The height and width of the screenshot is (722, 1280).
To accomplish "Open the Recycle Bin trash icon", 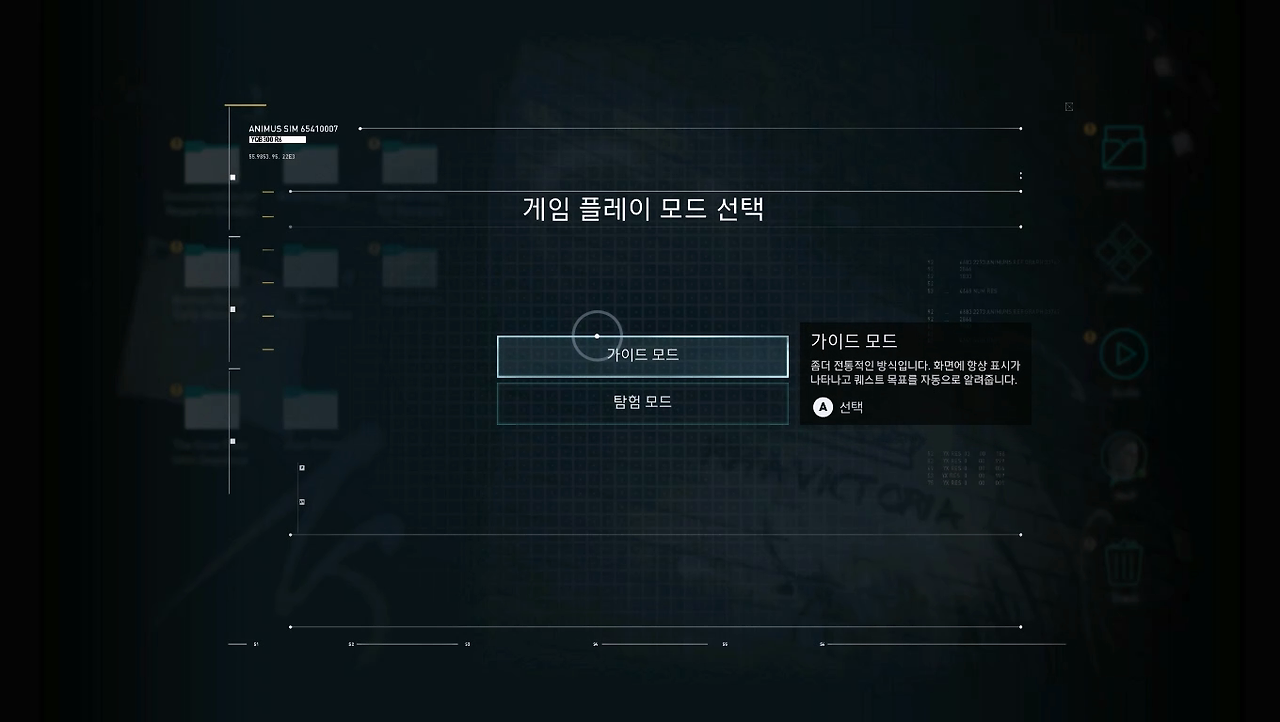I will (x=1125, y=565).
